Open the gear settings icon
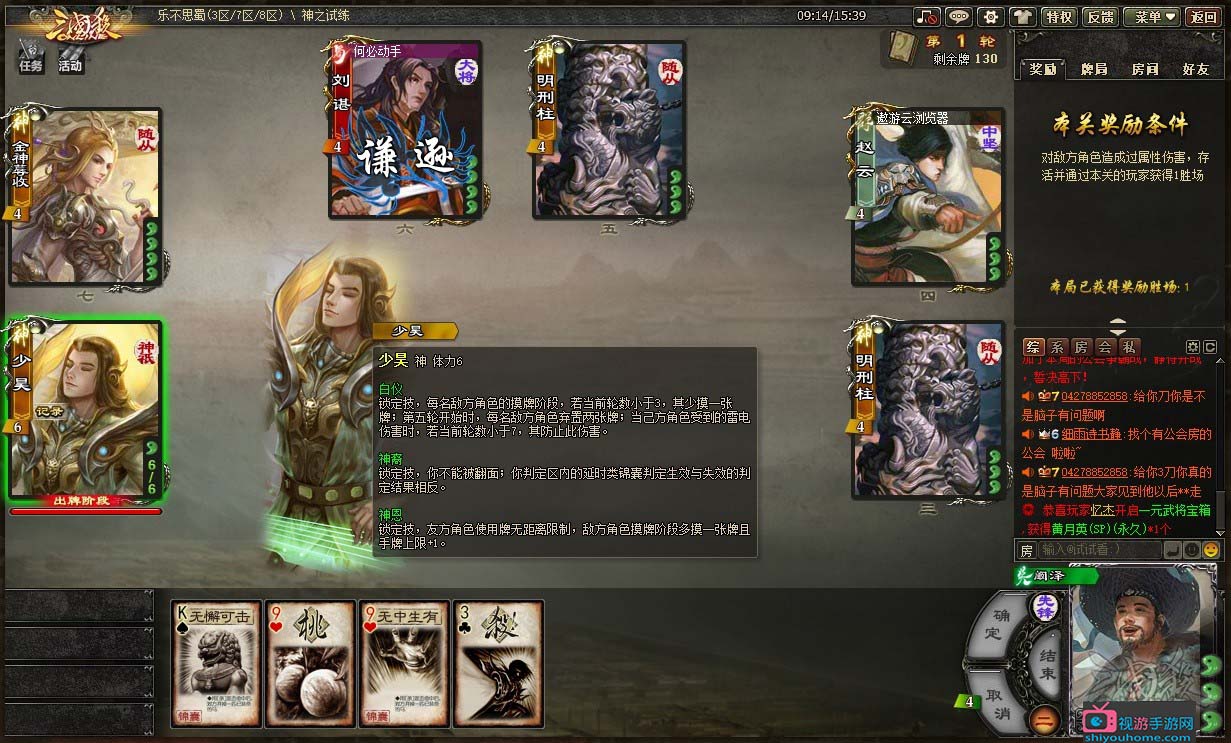The width and height of the screenshot is (1231, 743). tap(990, 16)
